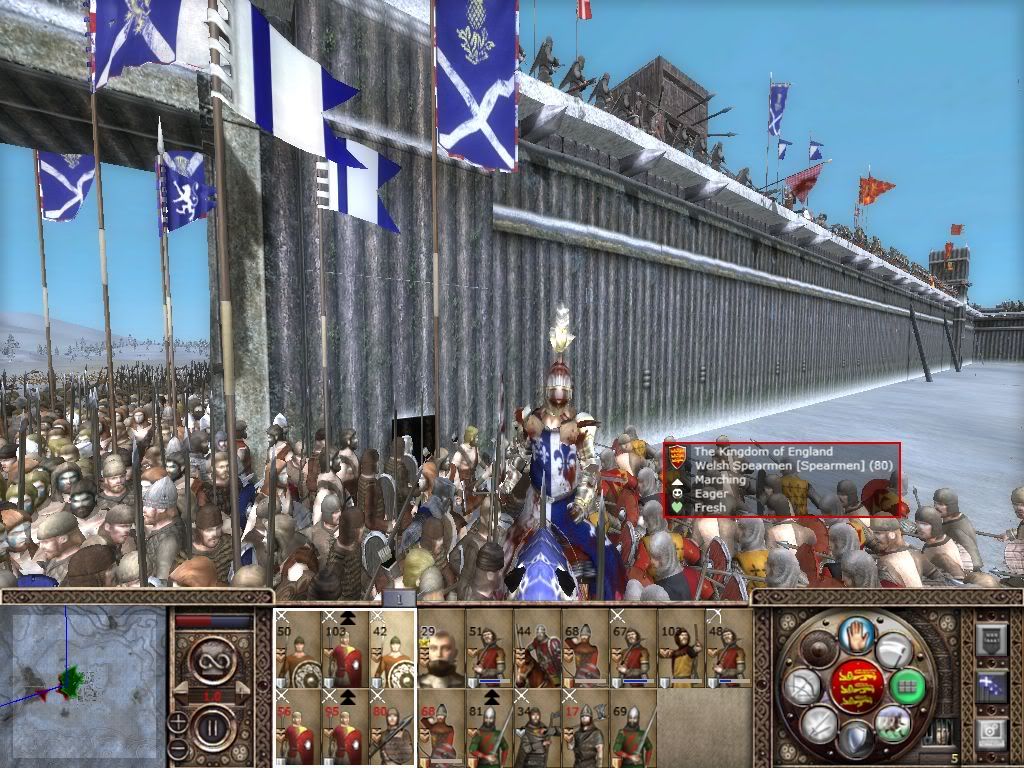Toggle the guard mode shield button
The width and height of the screenshot is (1024, 768).
[x=856, y=740]
